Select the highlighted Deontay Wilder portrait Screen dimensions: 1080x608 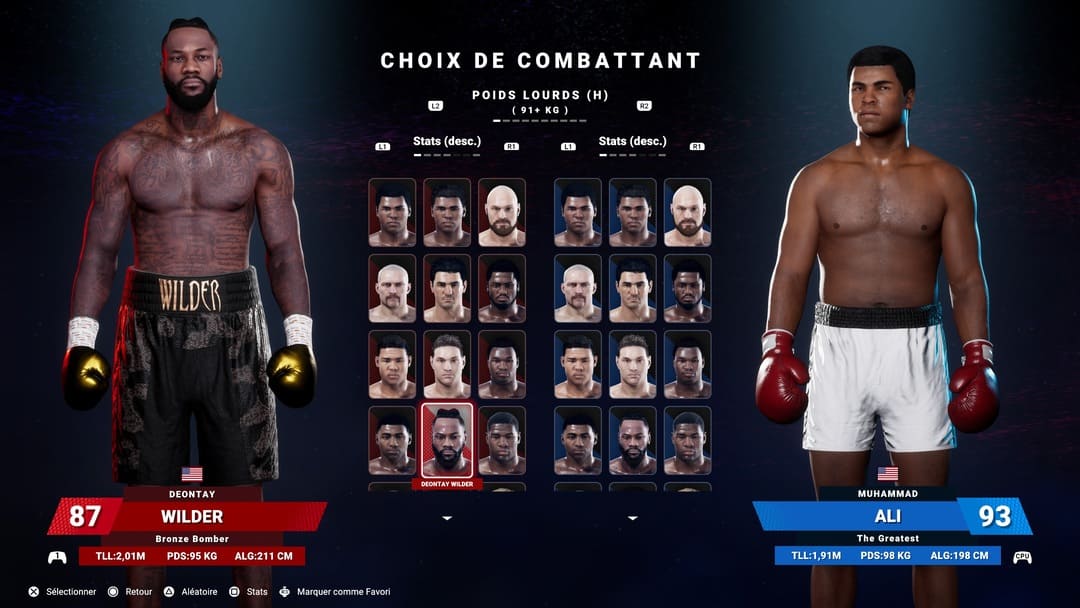447,440
